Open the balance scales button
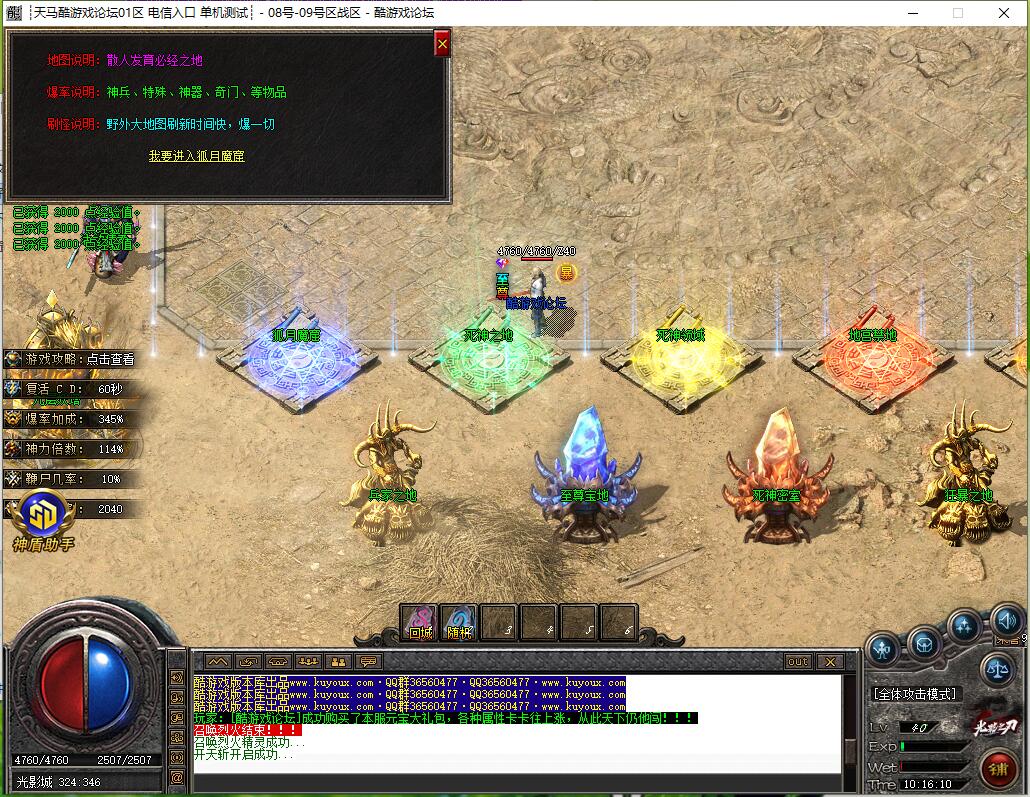This screenshot has width=1030, height=797. click(996, 667)
